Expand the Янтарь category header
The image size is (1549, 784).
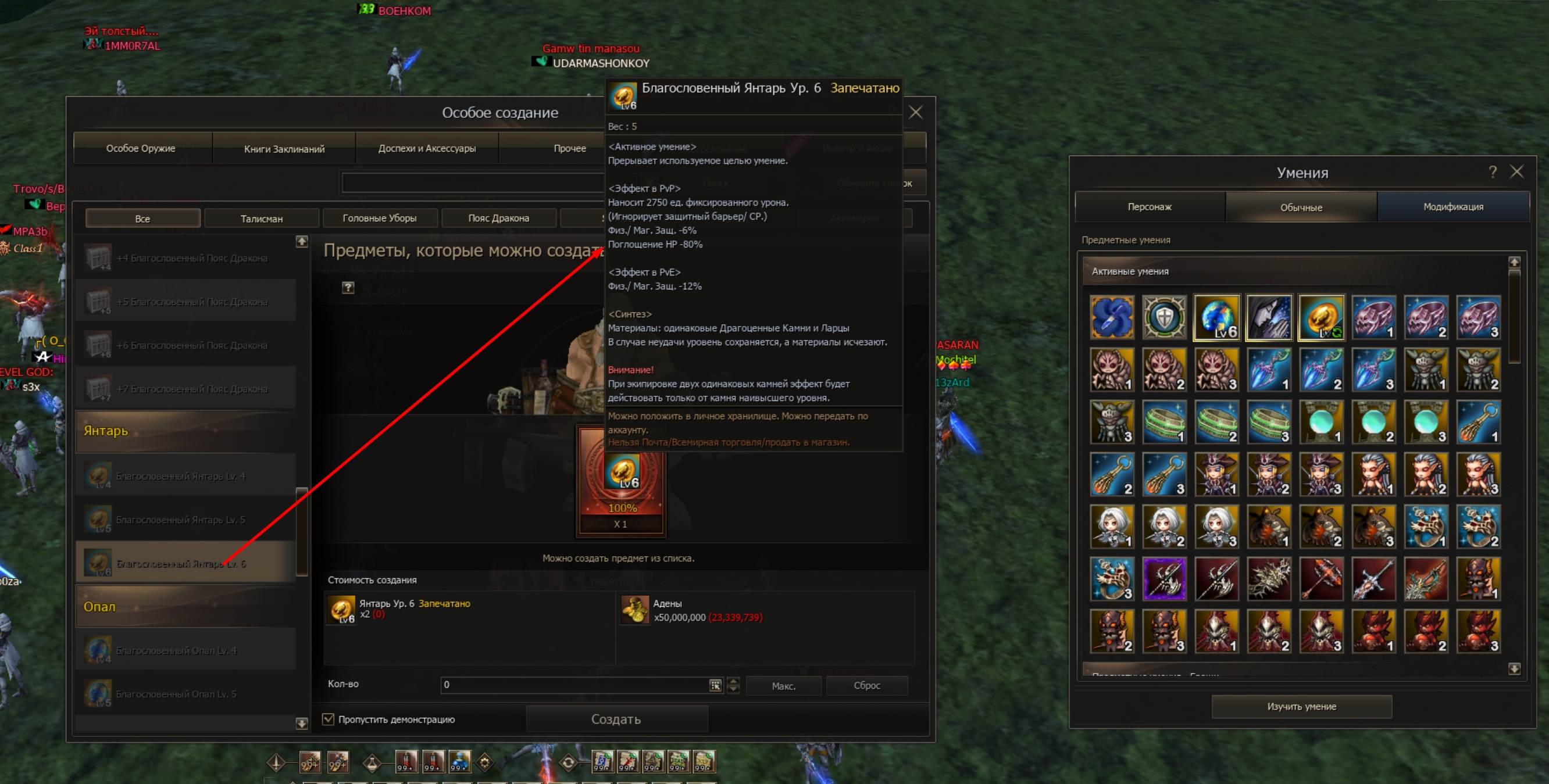coord(187,431)
